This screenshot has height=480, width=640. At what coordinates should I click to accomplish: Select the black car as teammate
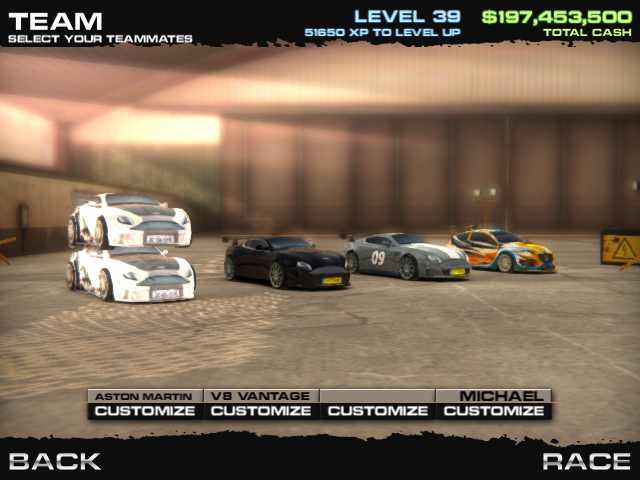pos(286,262)
